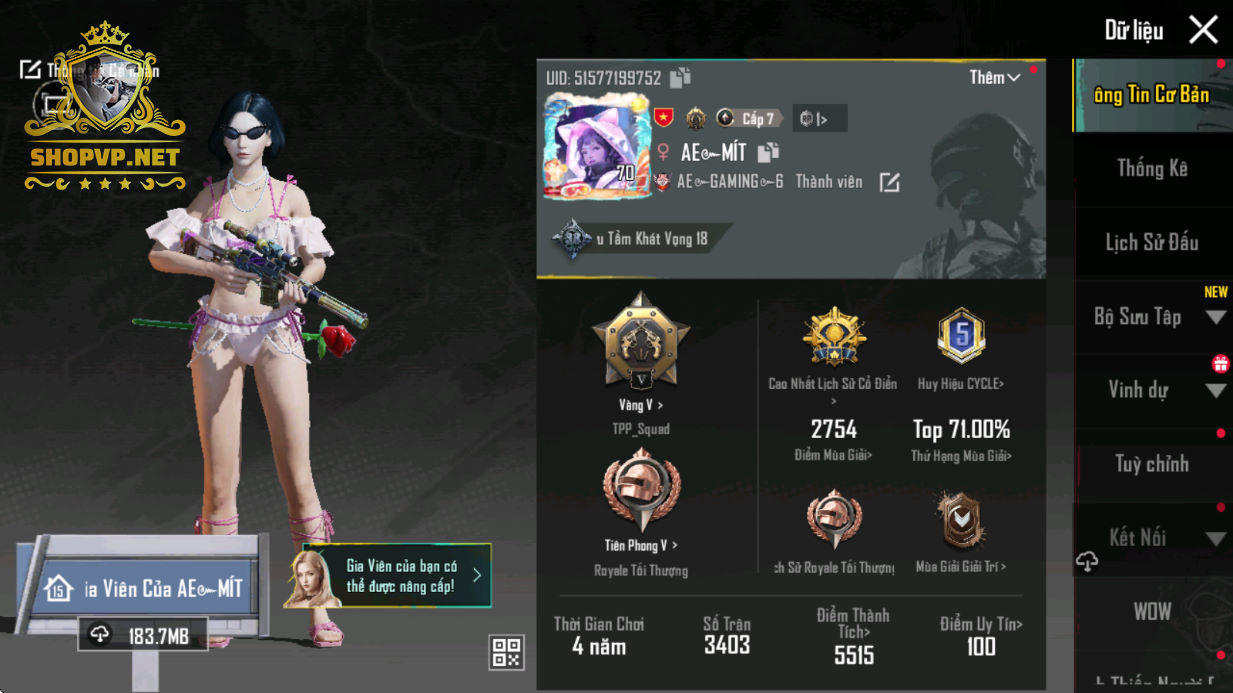Screen dimensions: 1233x693
Task: Download the 183.7MB resource pack
Action: 142,635
